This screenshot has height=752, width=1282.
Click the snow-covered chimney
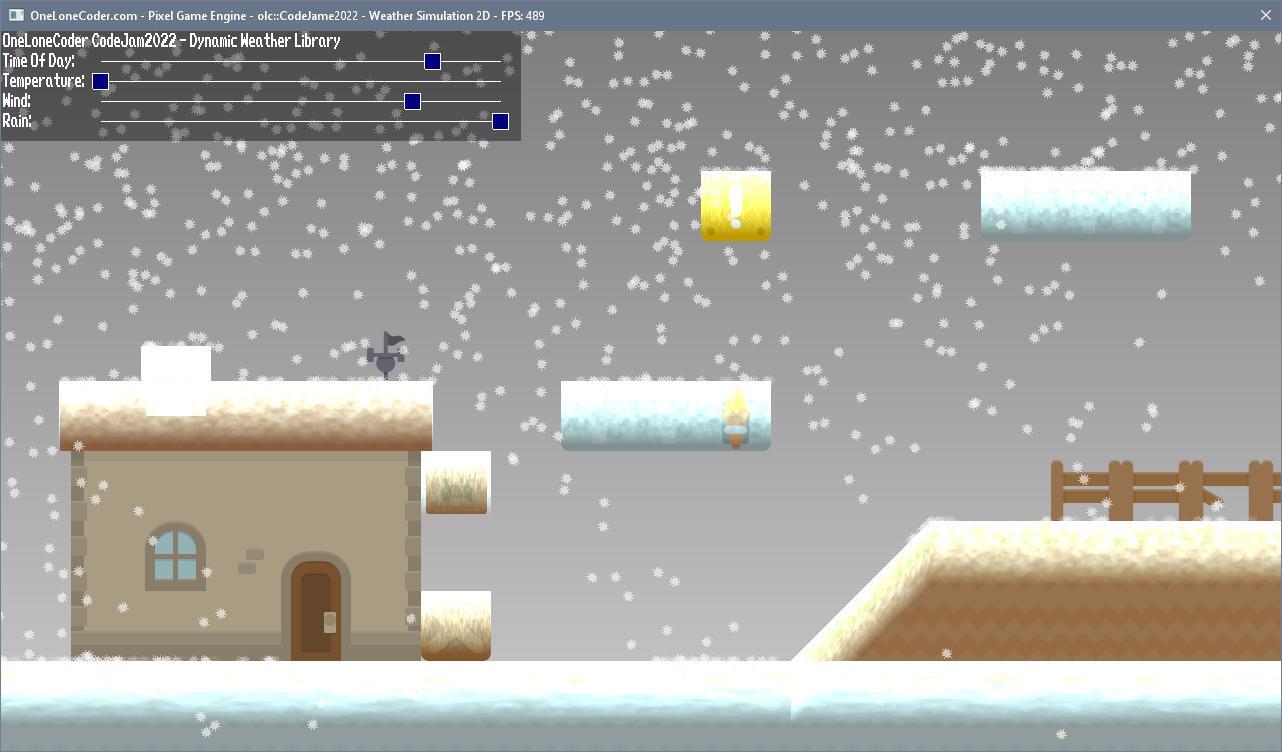(176, 380)
